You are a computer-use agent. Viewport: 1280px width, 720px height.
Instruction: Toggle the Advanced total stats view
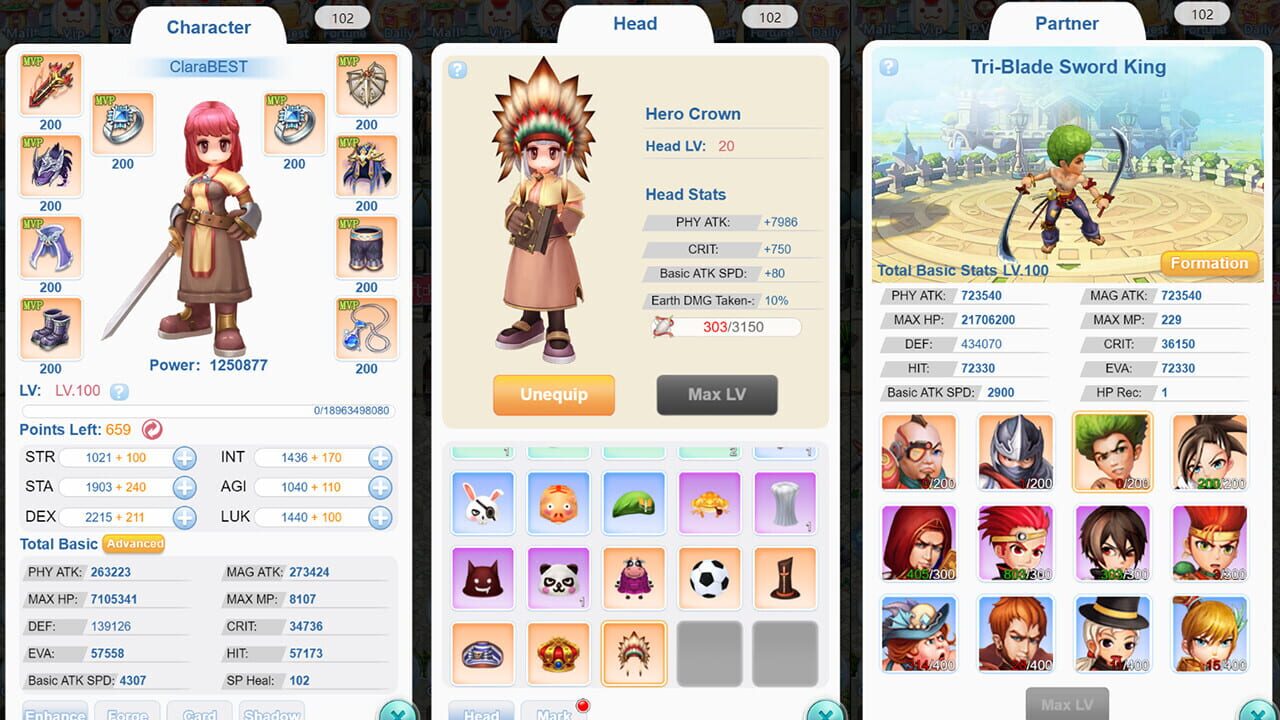134,545
